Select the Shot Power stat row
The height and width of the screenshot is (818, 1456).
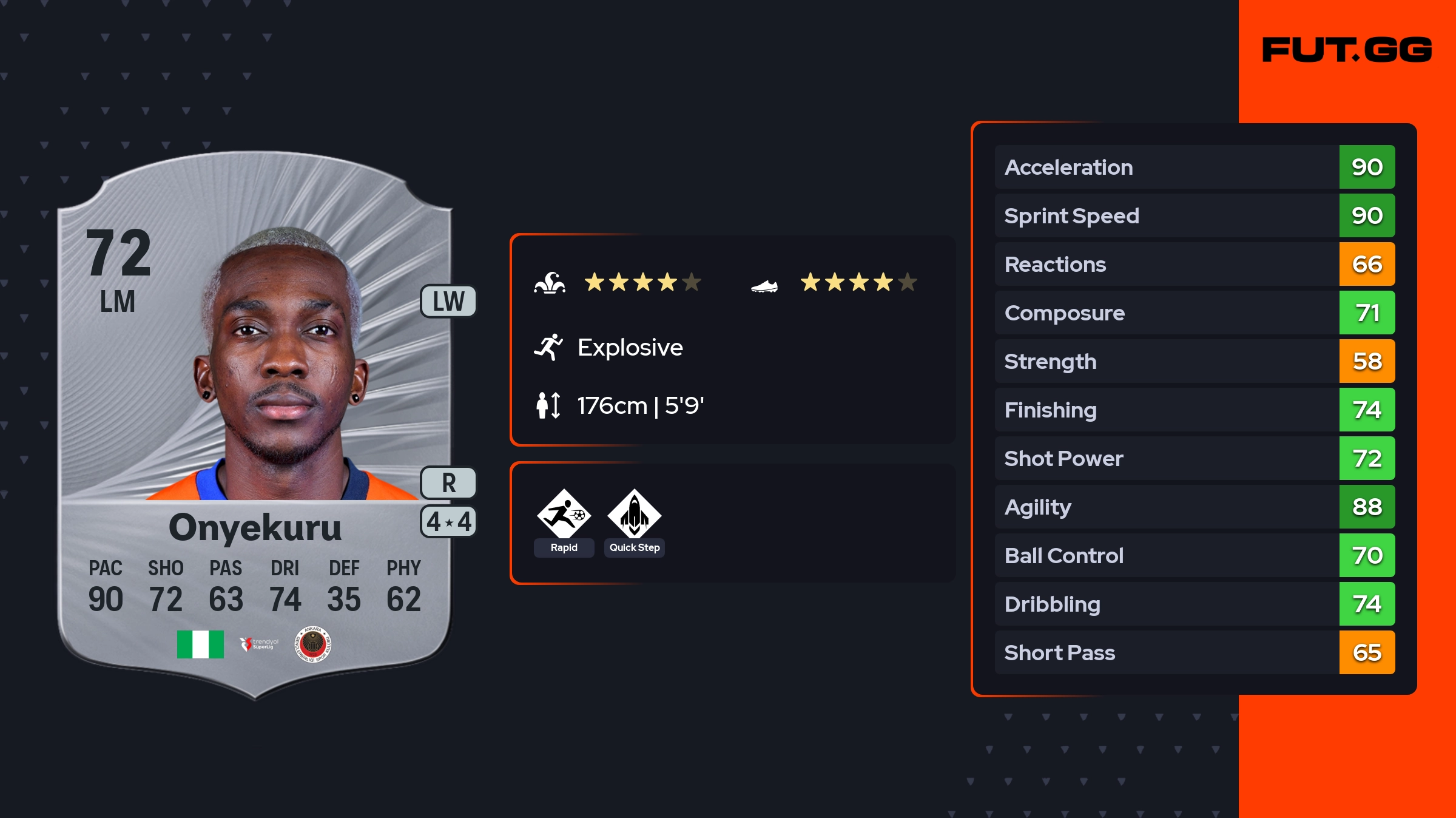pos(1194,458)
